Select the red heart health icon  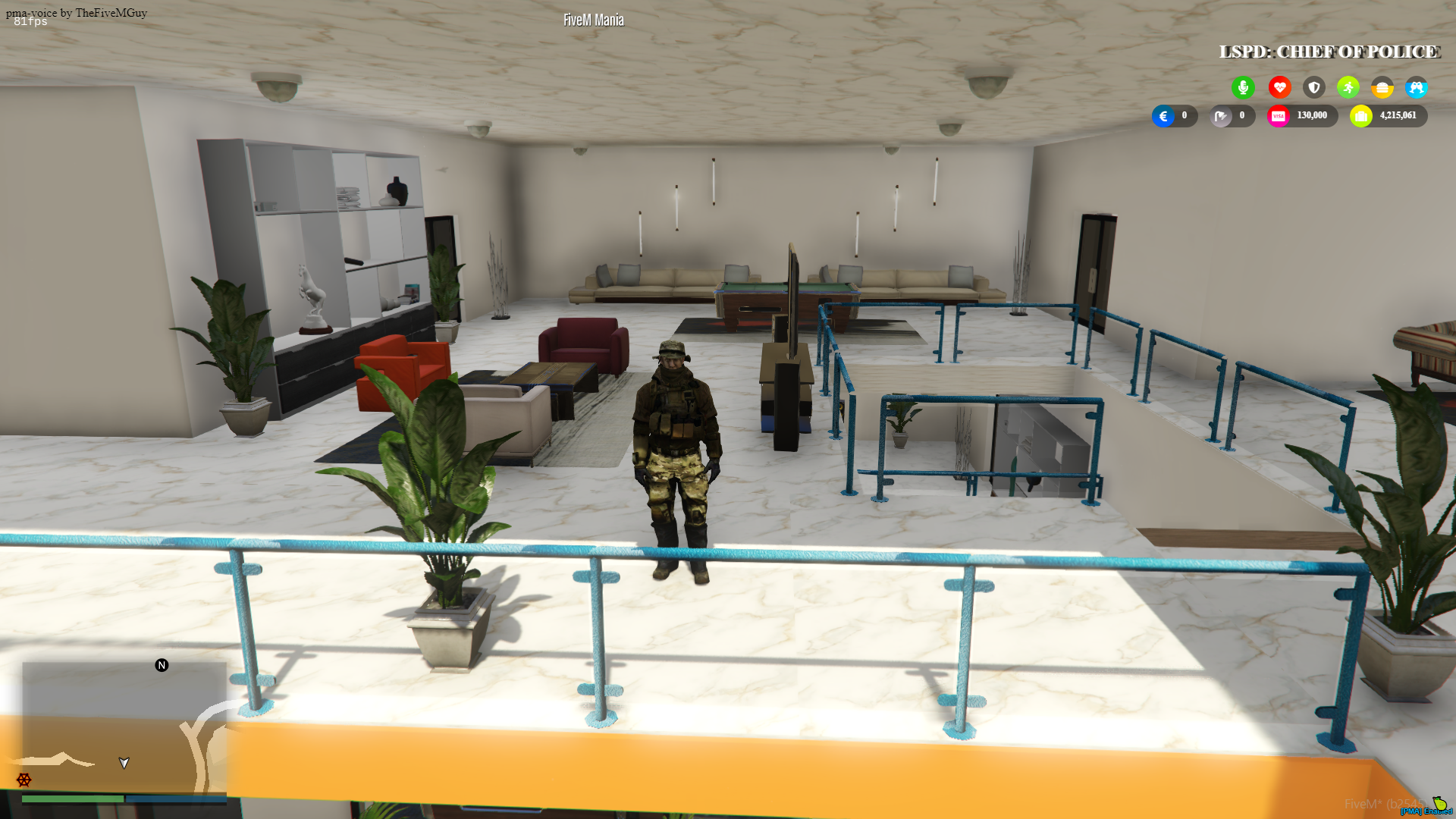[1279, 87]
